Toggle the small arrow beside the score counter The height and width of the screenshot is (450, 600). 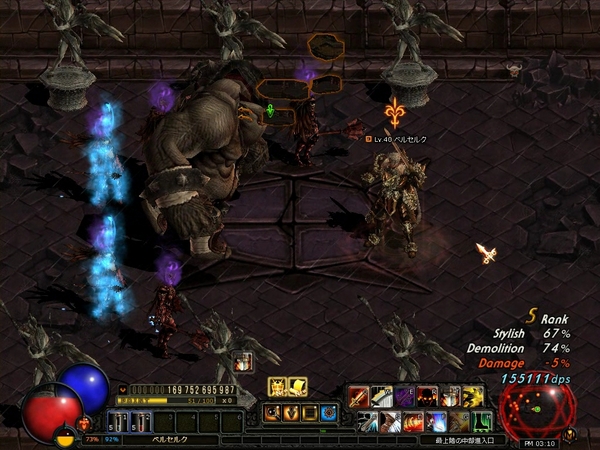123,389
